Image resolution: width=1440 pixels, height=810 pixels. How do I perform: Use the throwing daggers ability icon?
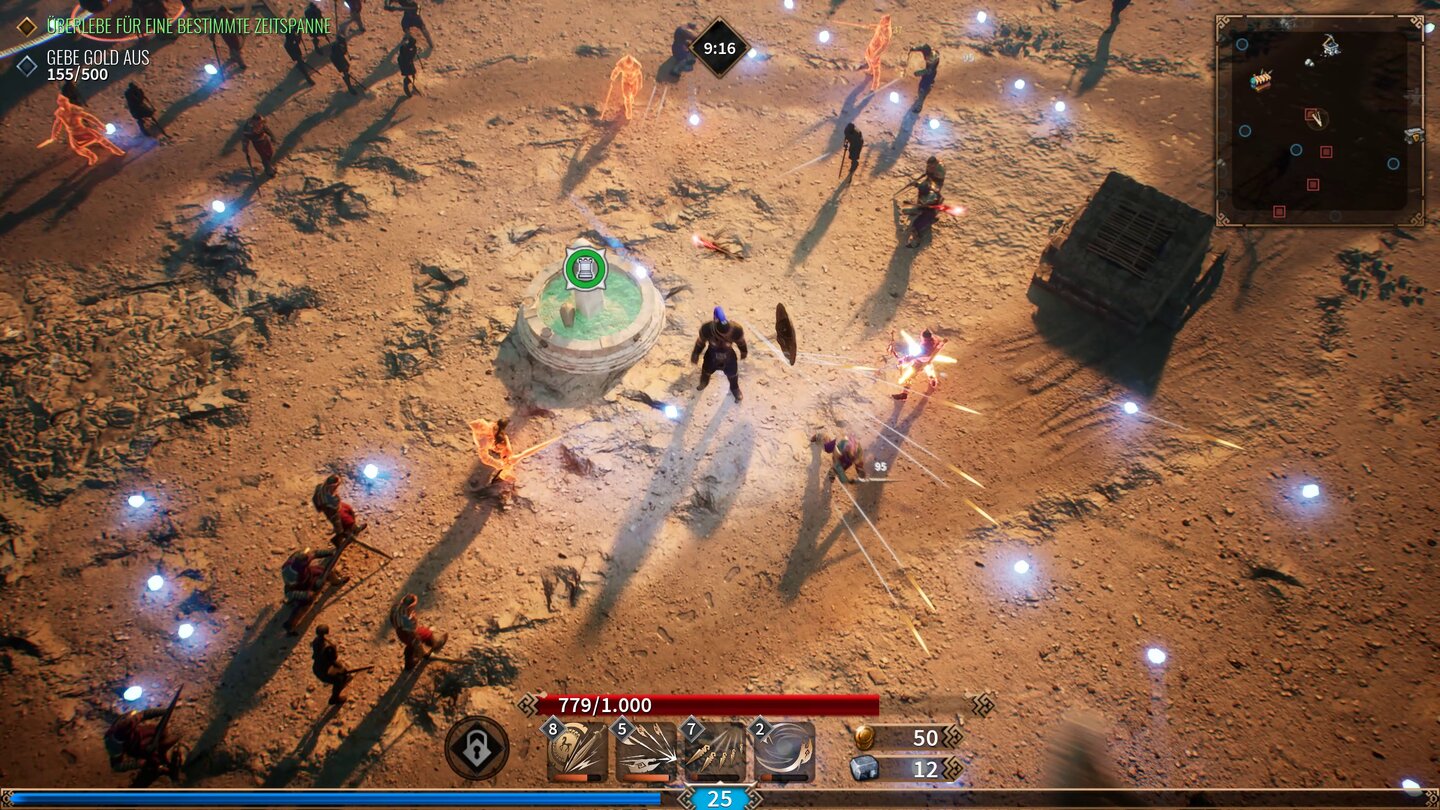click(715, 752)
